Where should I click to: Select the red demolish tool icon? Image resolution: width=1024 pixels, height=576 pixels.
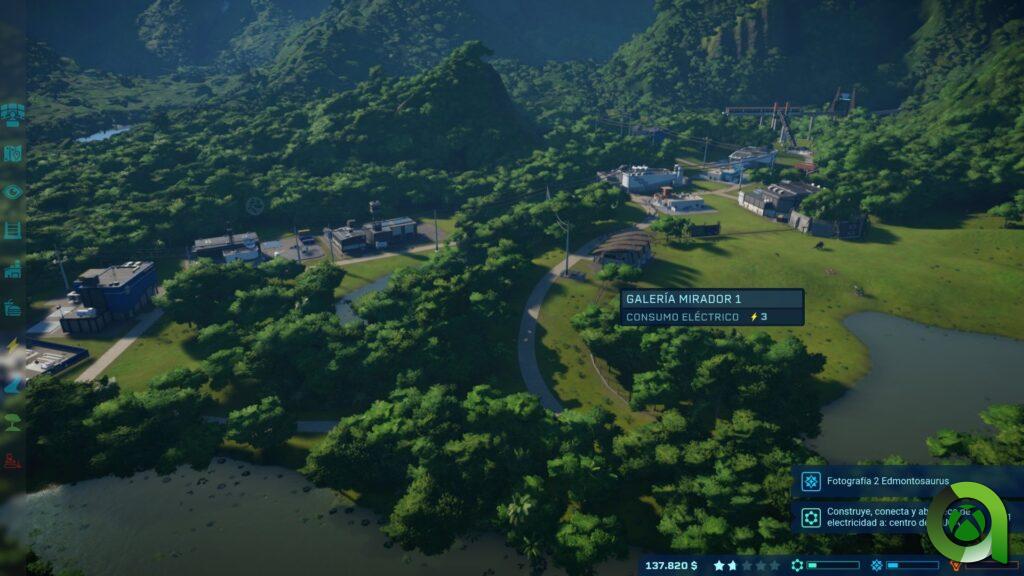[x=13, y=461]
